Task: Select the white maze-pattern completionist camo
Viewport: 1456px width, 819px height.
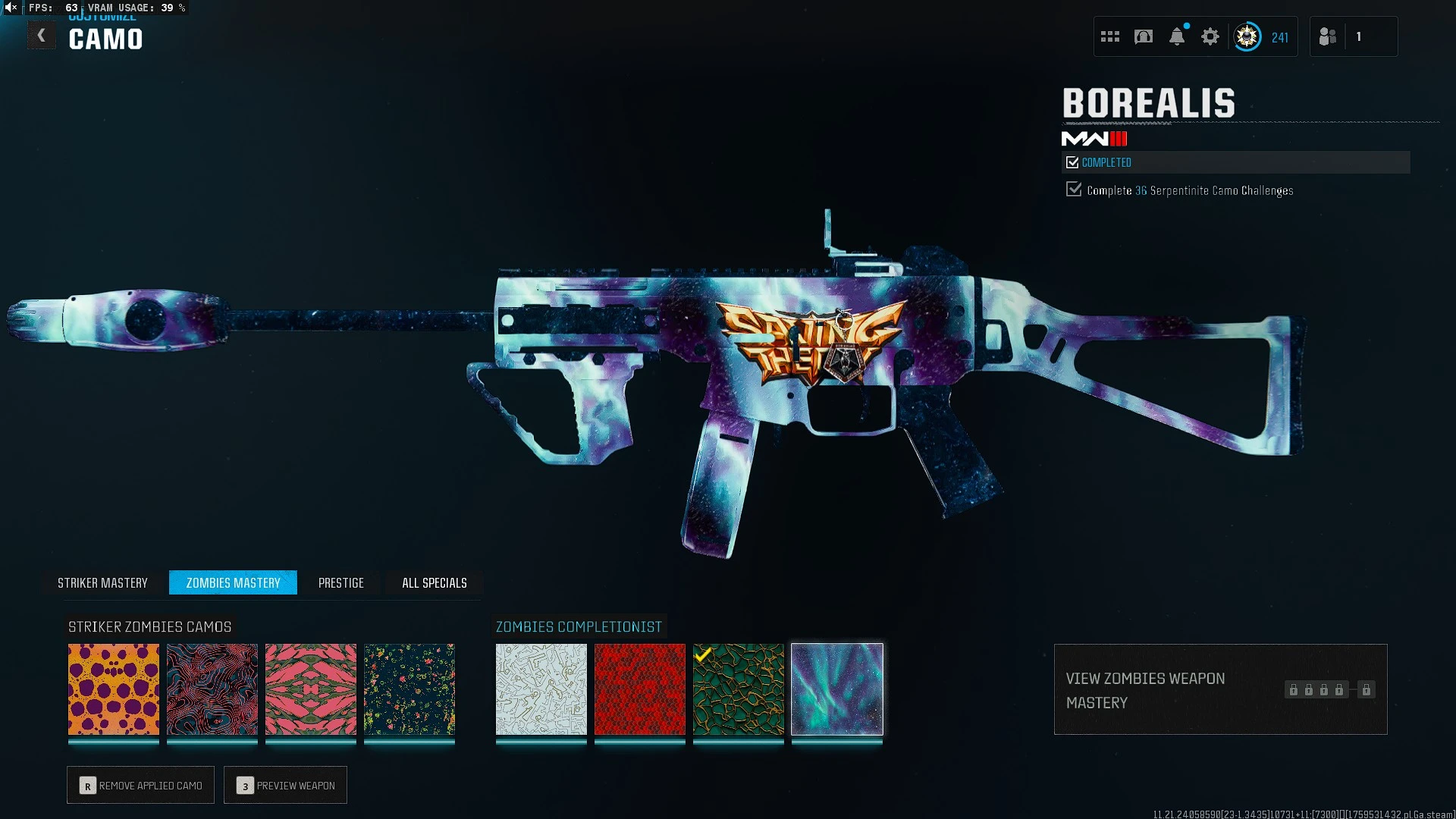Action: [x=541, y=689]
